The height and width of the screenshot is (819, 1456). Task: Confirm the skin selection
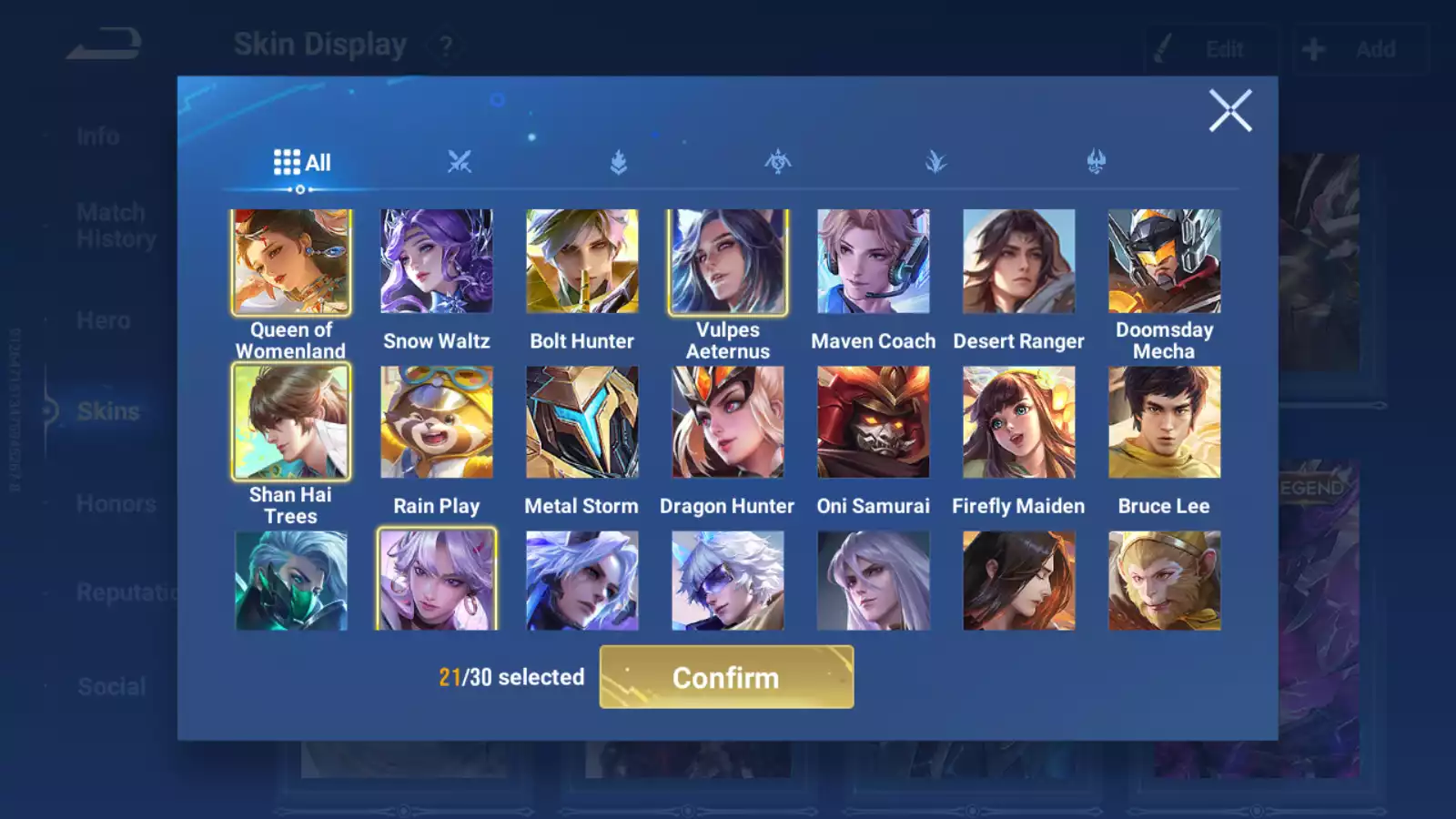(x=726, y=677)
